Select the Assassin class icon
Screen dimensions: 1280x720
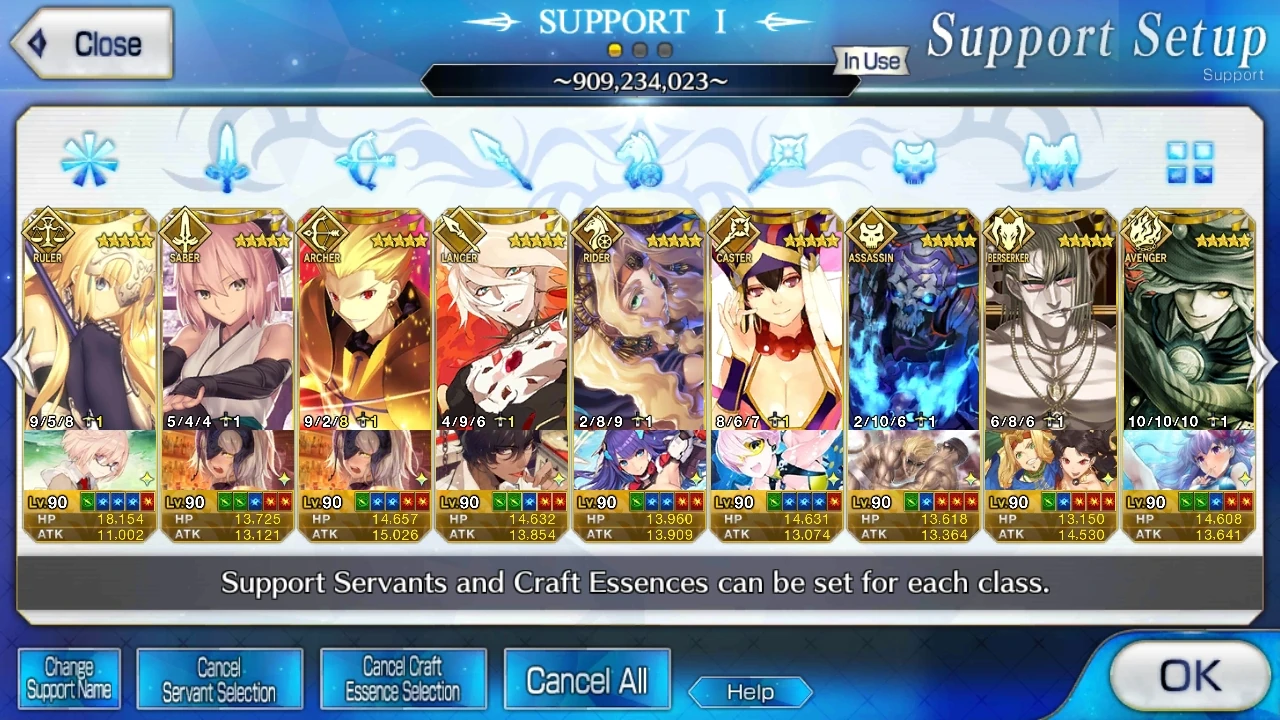point(912,160)
